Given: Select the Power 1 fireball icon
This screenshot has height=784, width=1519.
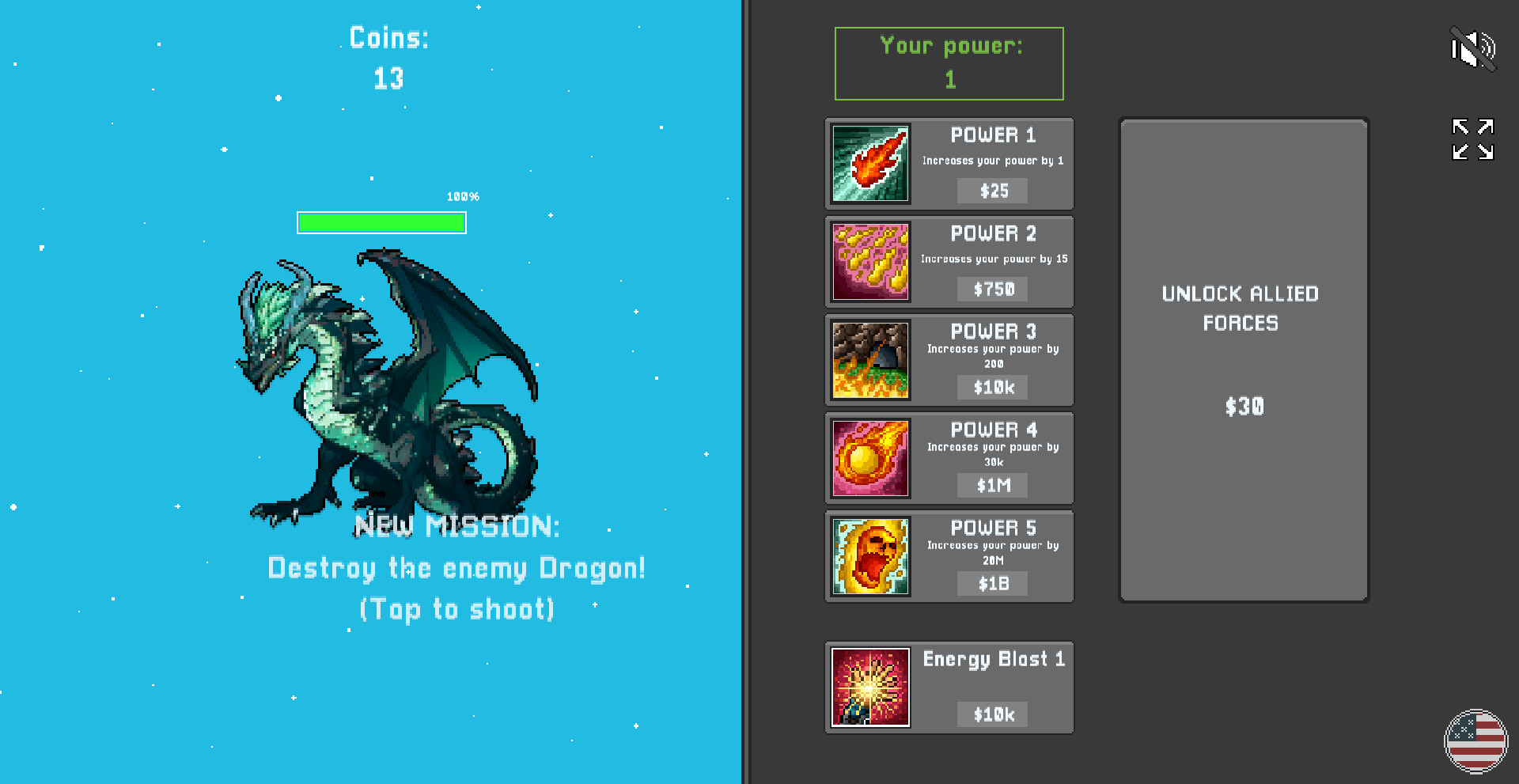Looking at the screenshot, I should (869, 163).
